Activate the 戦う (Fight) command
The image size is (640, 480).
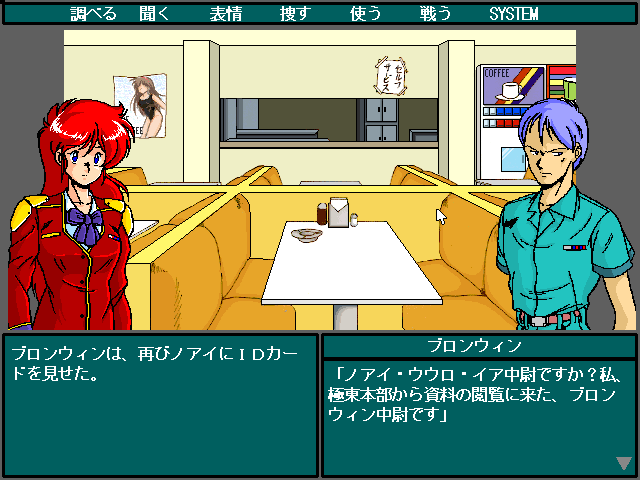point(436,14)
